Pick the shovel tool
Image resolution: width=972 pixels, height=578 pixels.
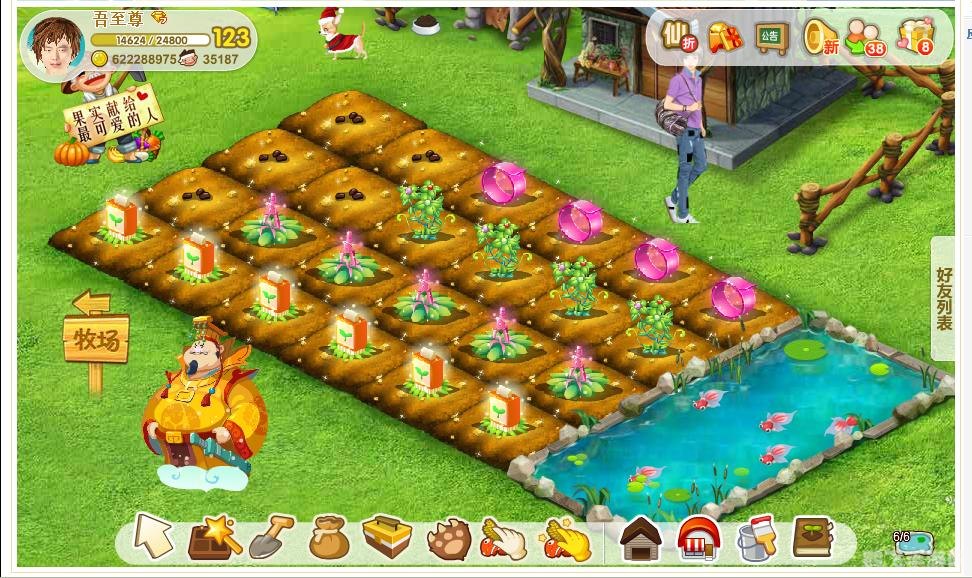click(x=270, y=538)
